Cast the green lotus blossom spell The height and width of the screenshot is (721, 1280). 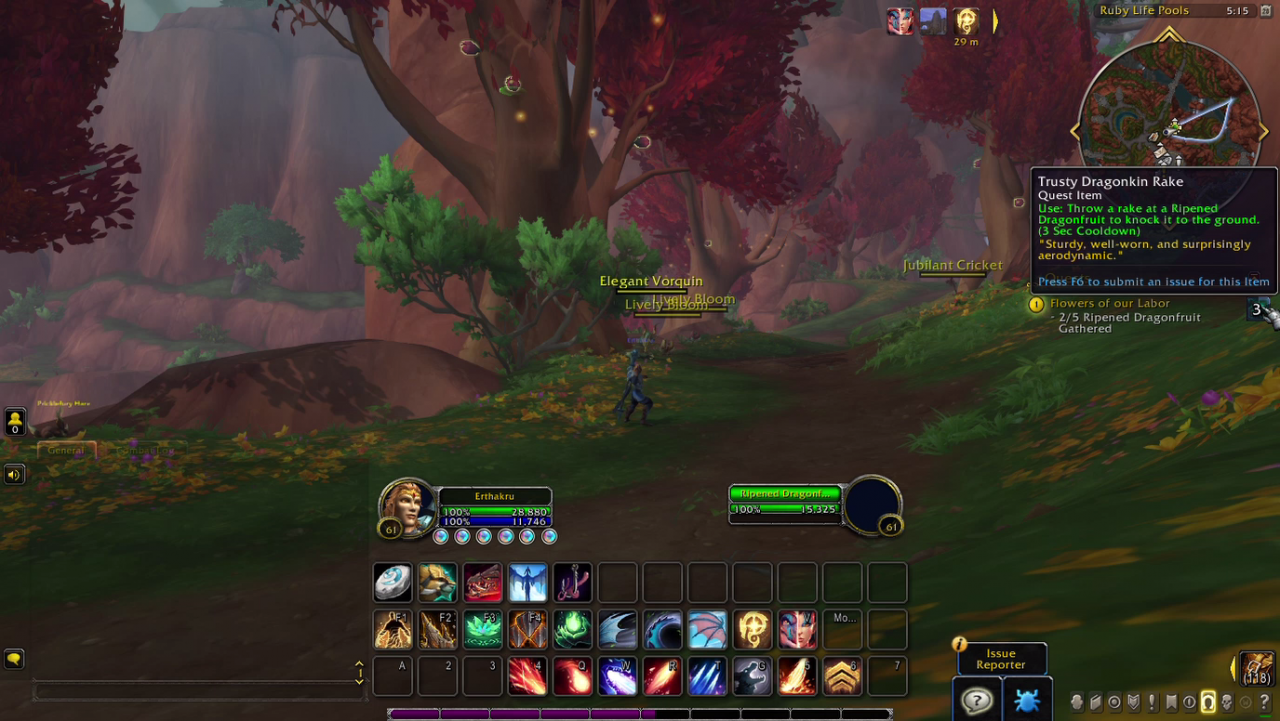pos(482,630)
